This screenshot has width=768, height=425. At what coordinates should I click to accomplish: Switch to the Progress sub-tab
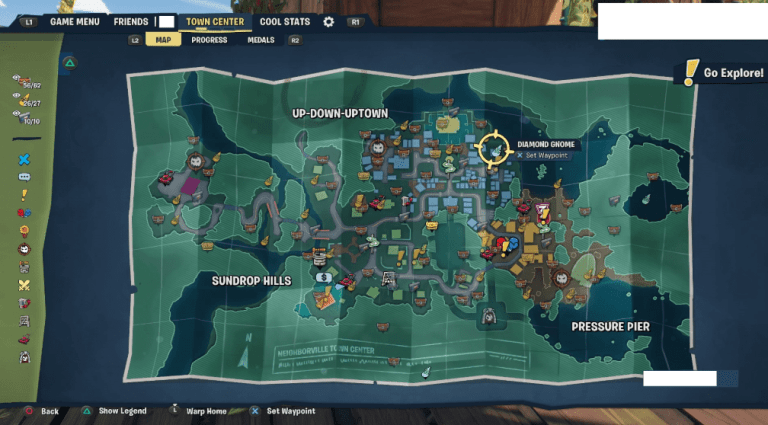click(210, 40)
